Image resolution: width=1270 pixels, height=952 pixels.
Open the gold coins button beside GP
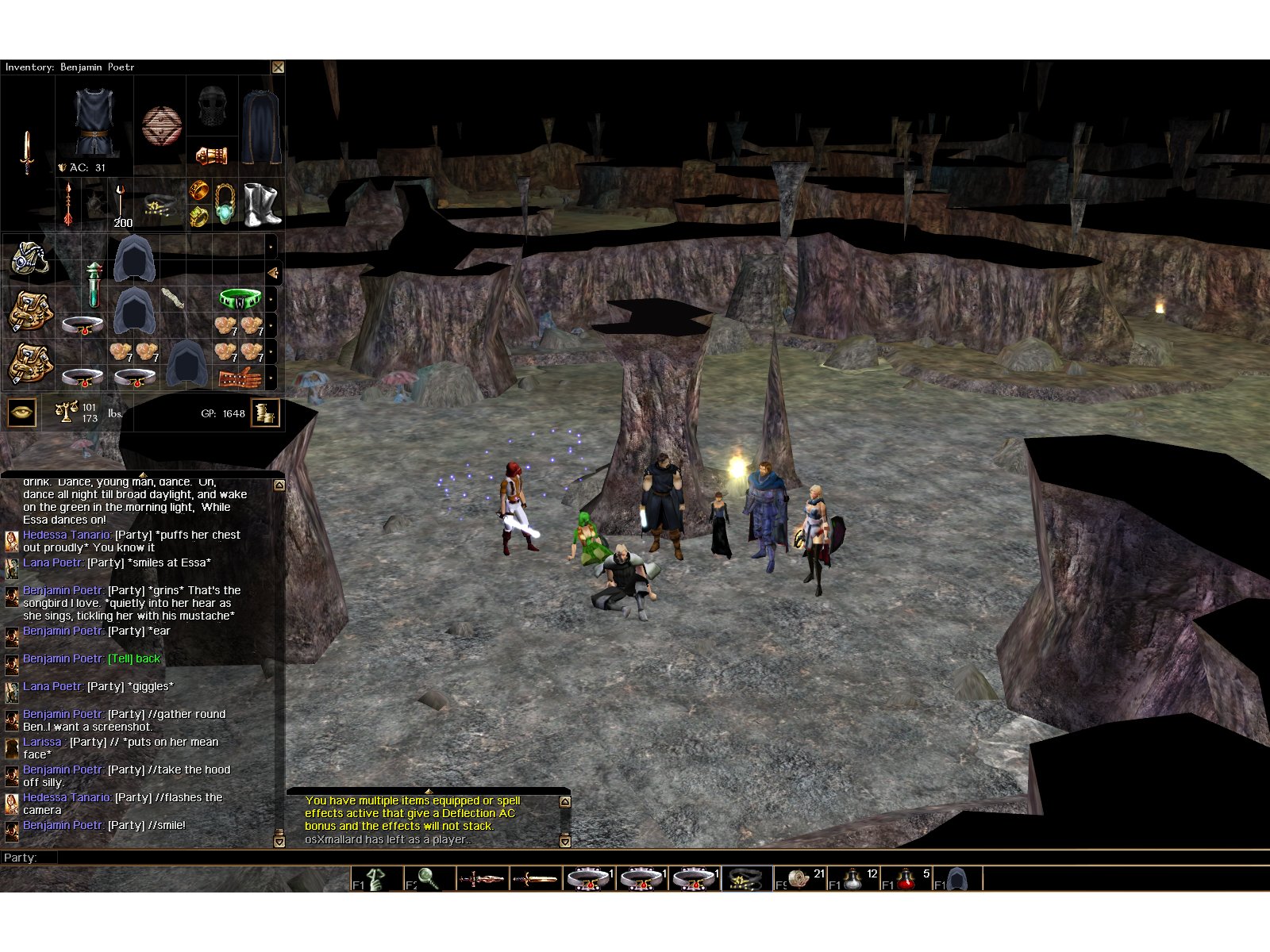[x=265, y=413]
